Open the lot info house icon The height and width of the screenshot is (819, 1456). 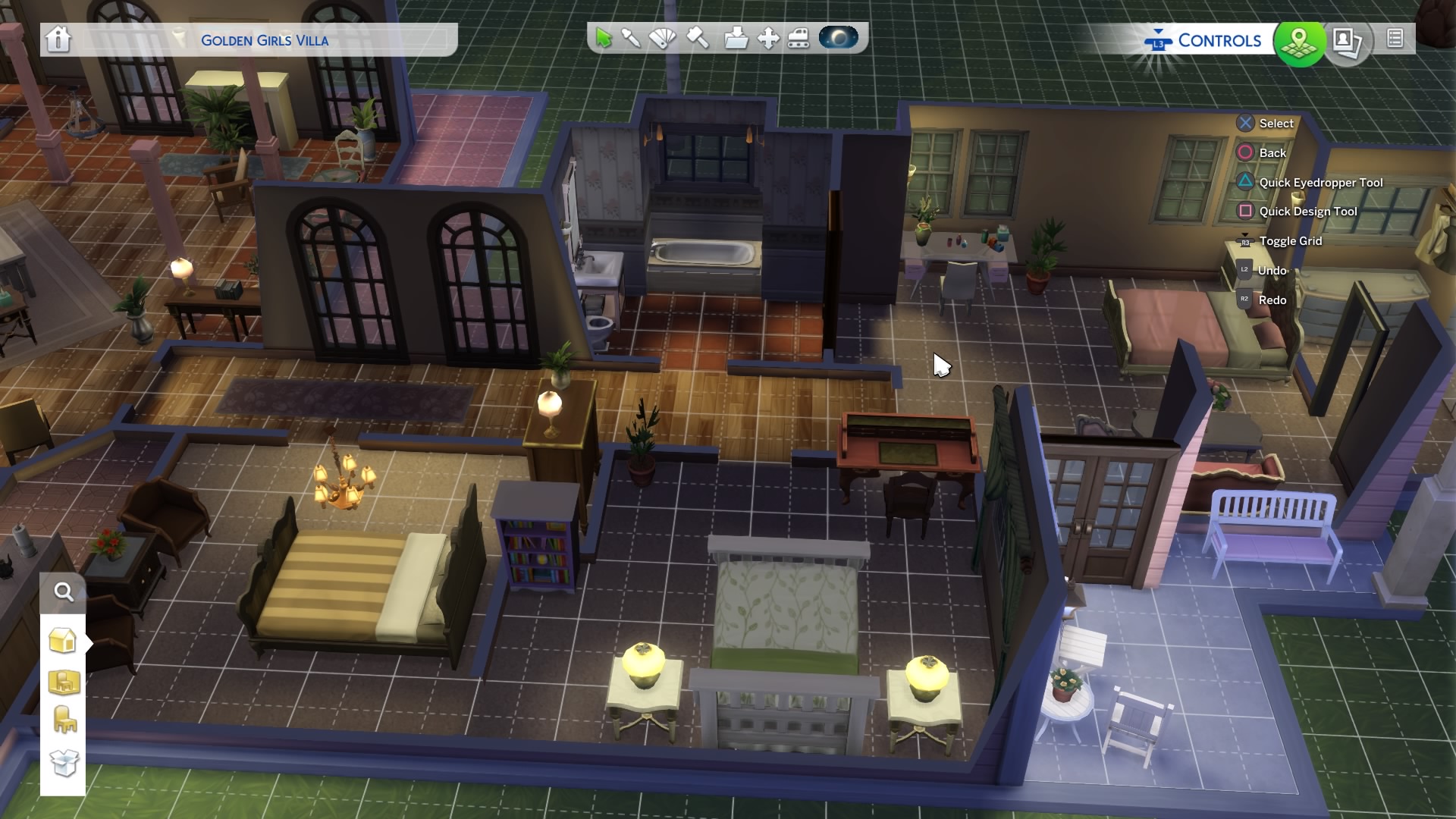[58, 39]
